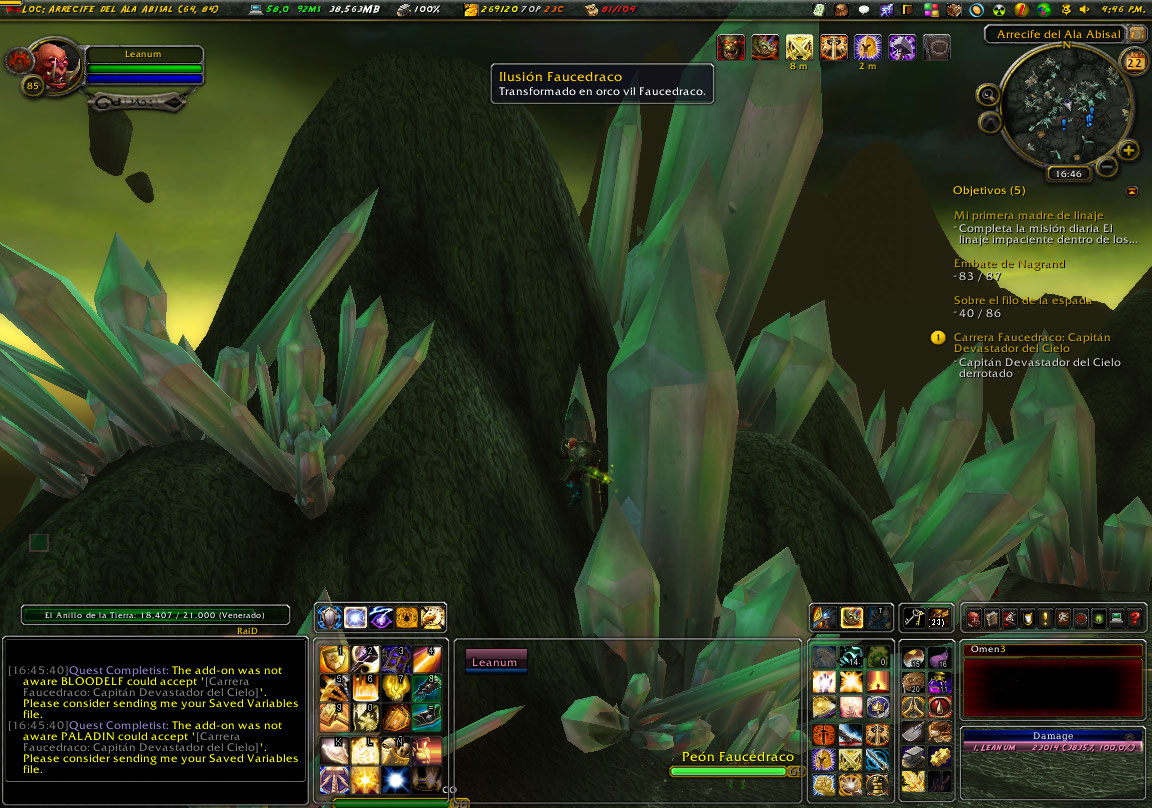Zoom out the minimap with the minus button
1152x808 pixels.
point(1107,167)
